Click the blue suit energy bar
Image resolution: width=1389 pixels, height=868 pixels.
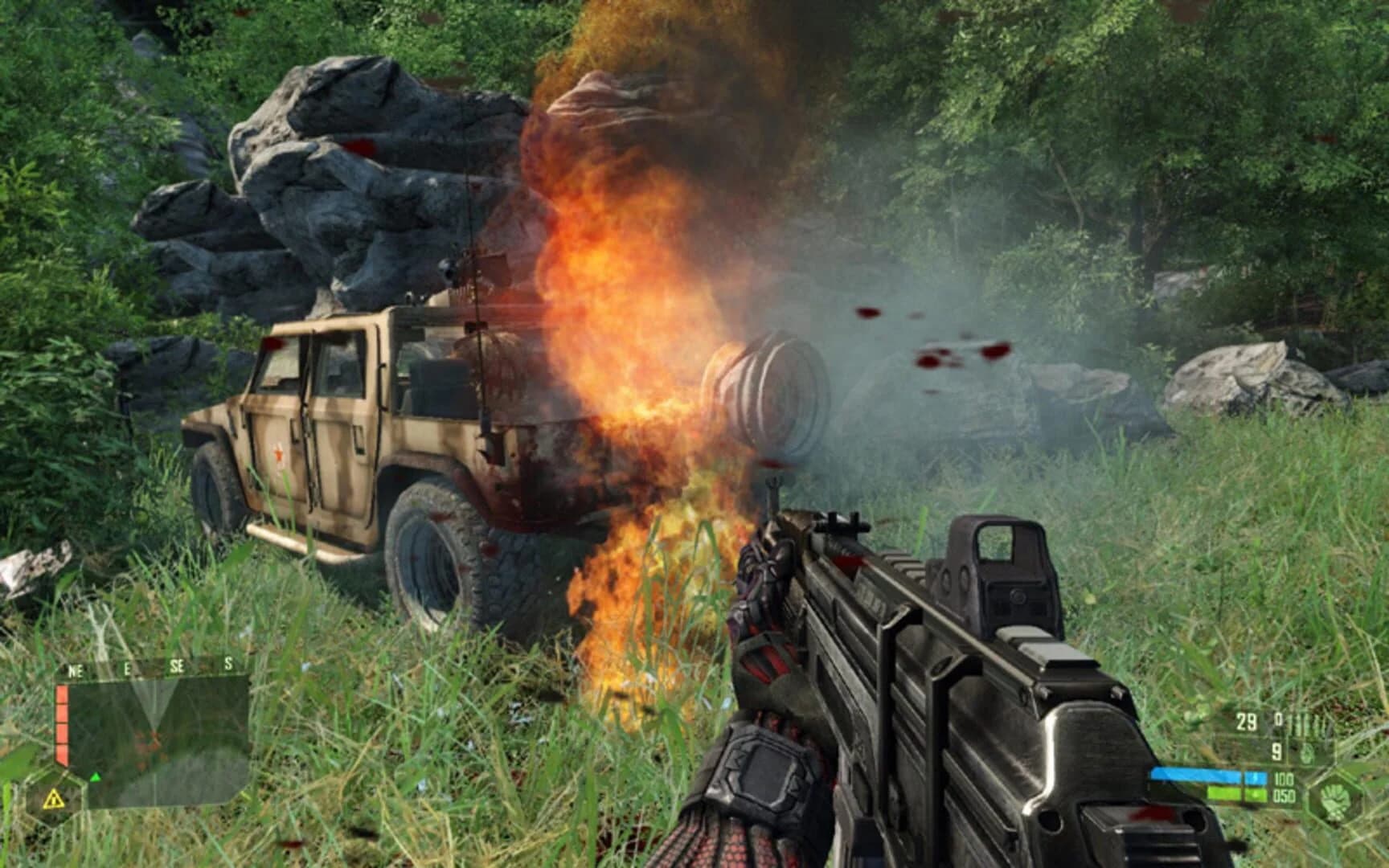pos(1206,774)
